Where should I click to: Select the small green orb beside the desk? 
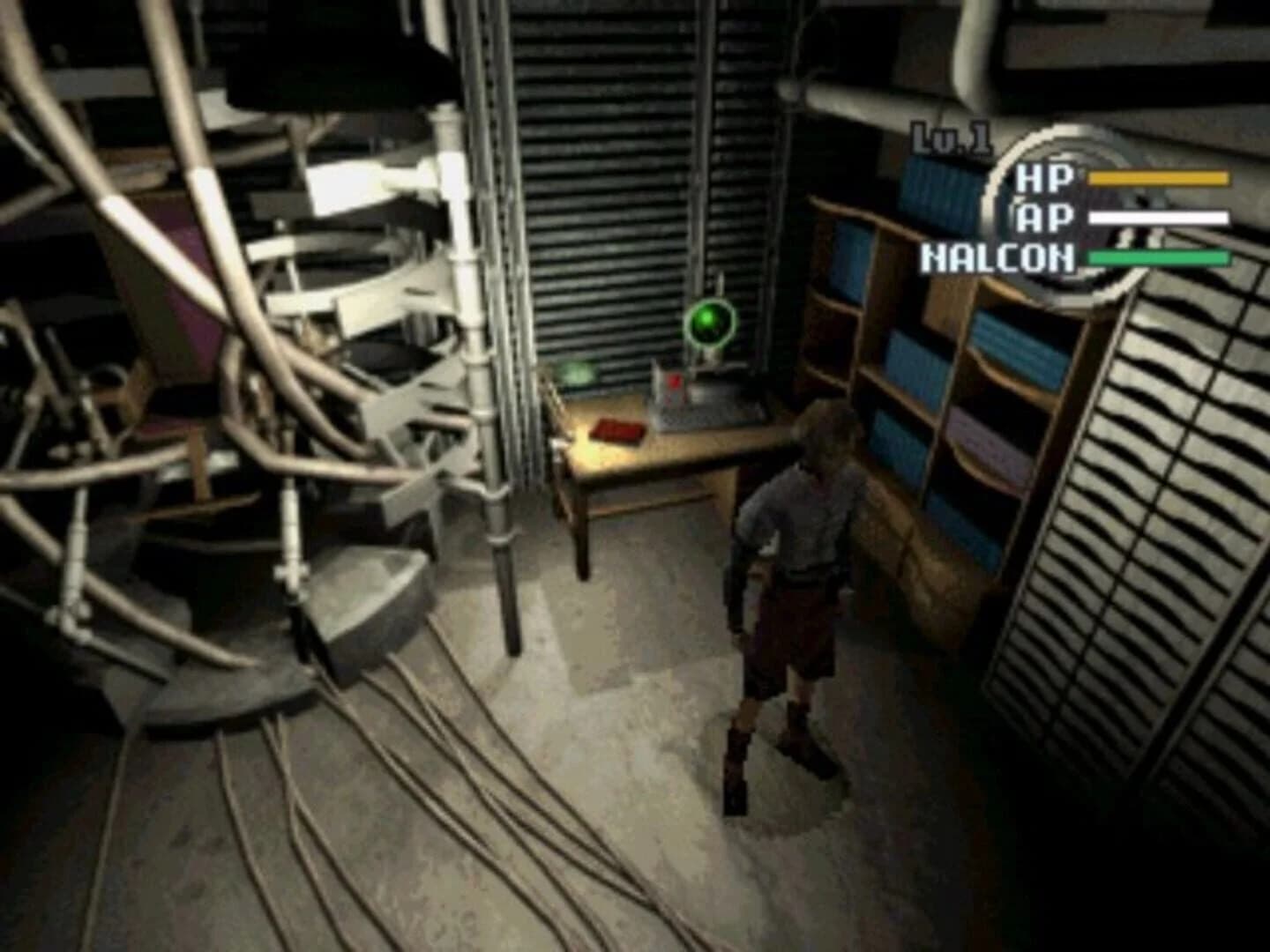579,370
